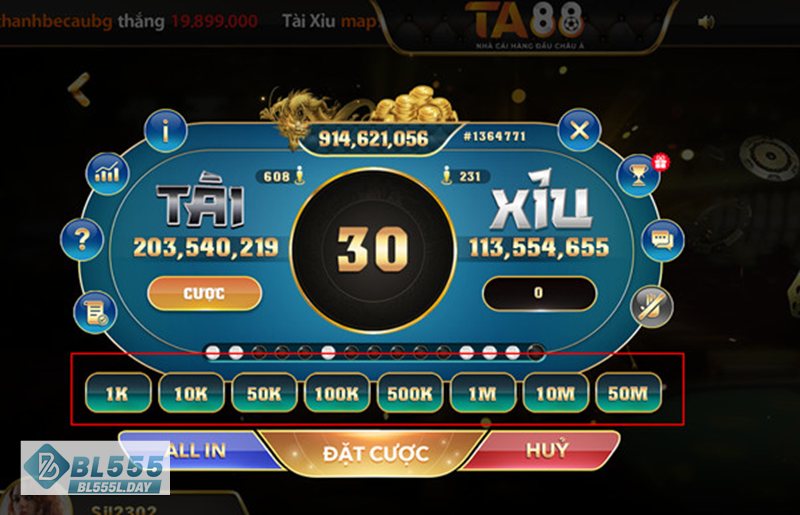Choose the 10K bet chip

pos(190,393)
